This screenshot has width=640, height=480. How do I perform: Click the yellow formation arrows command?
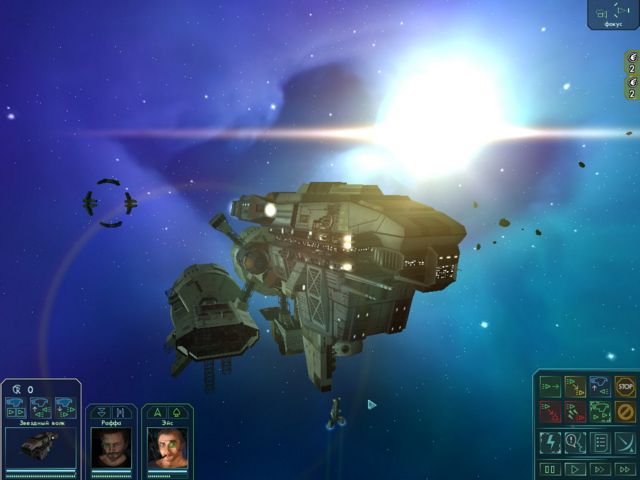coord(575,386)
